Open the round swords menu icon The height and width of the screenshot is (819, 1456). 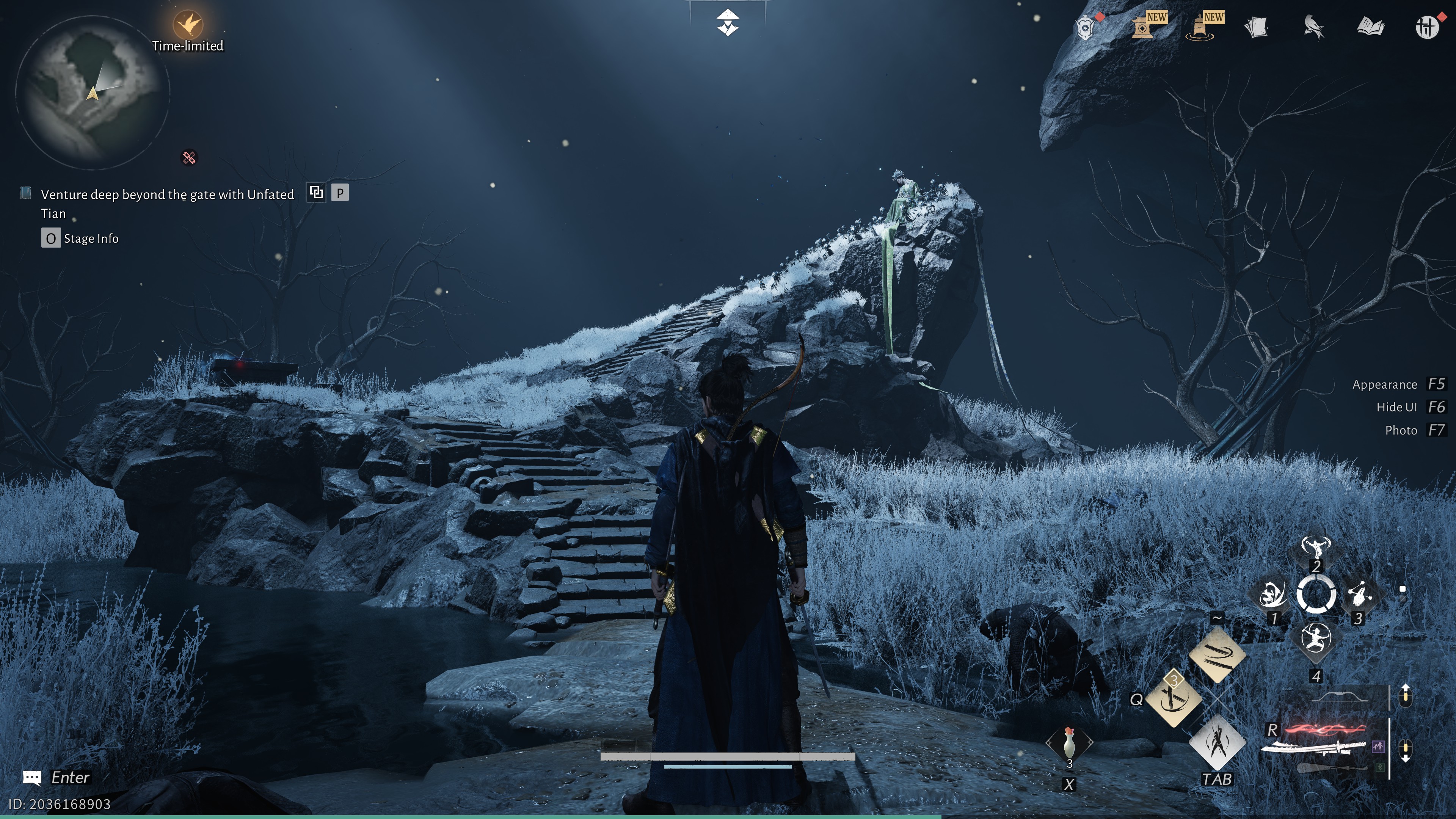[1426, 27]
